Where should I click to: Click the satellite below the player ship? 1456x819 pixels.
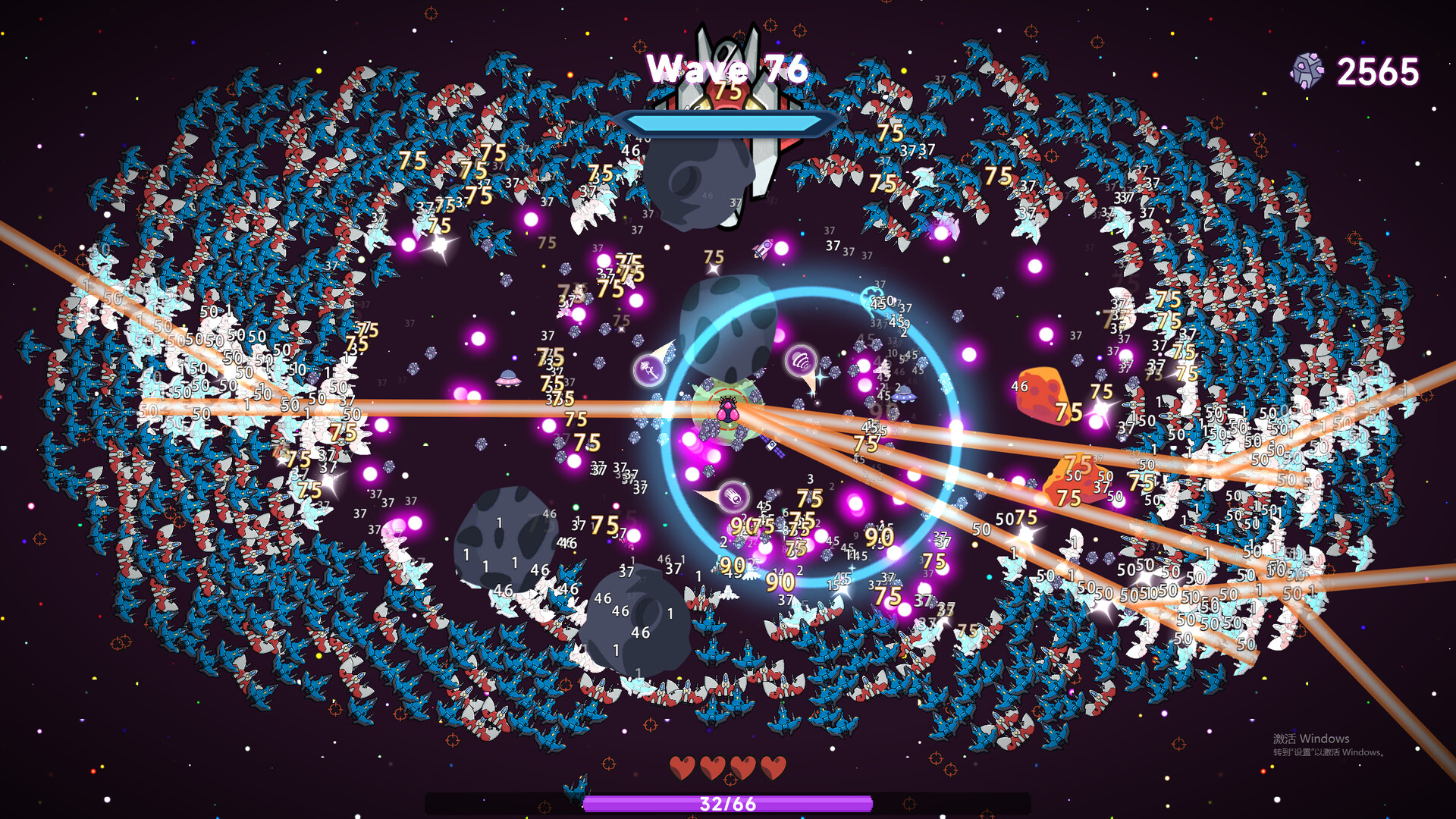tap(772, 446)
